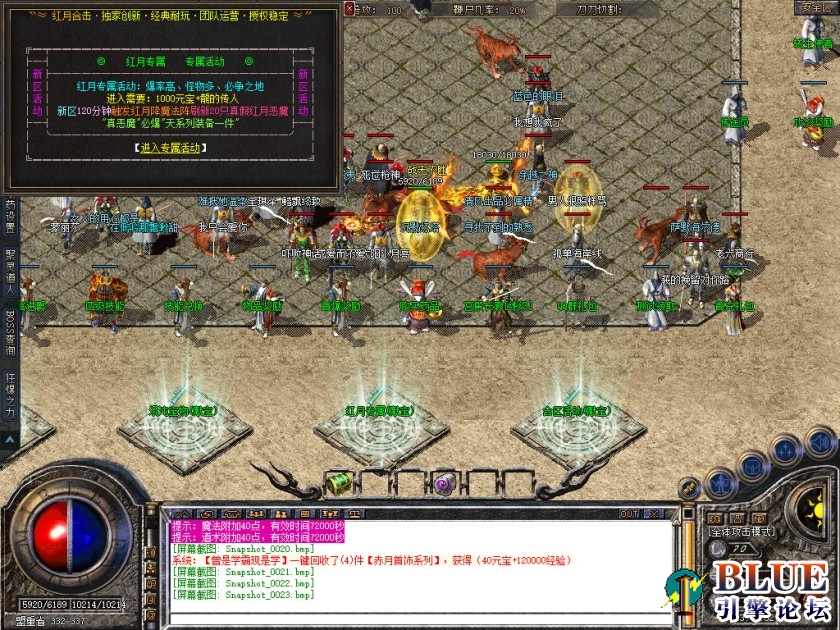Screen dimensions: 840x630
Task: Collapse the side menu with the arrow button
Action: click(x=10, y=438)
